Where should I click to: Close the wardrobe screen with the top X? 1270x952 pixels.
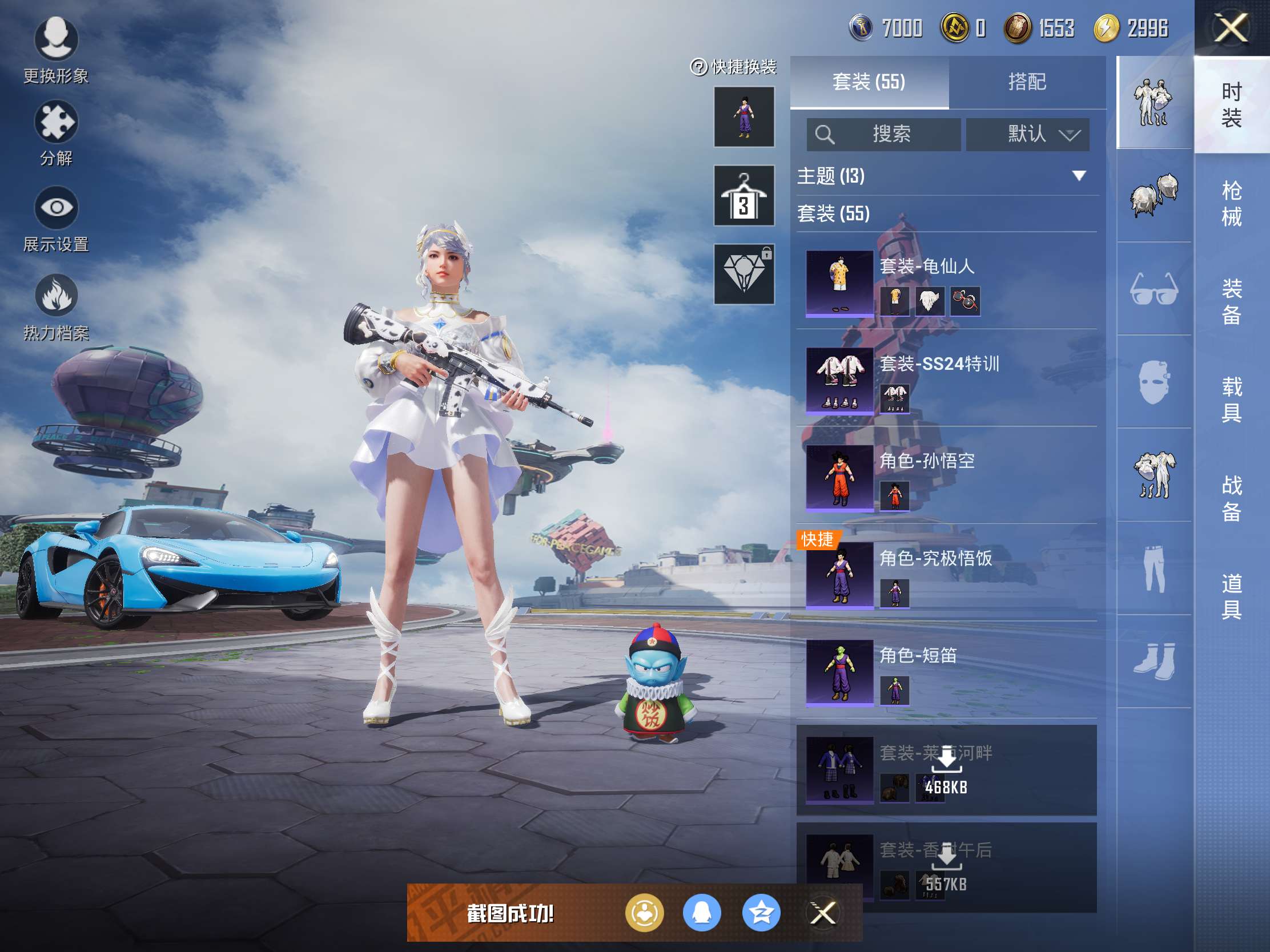point(1231,28)
